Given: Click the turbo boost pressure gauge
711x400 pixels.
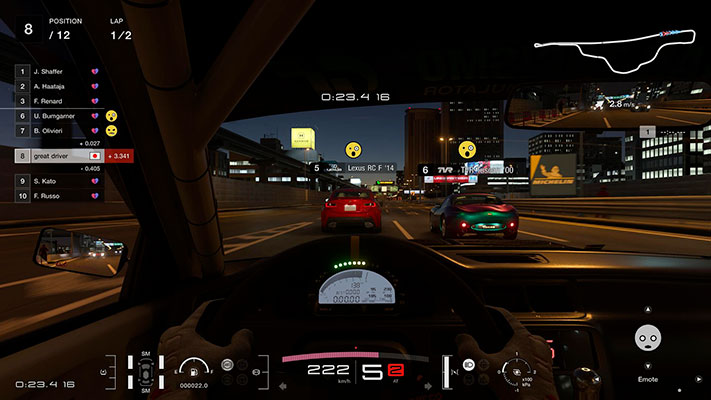Looking at the screenshot, I should (518, 372).
